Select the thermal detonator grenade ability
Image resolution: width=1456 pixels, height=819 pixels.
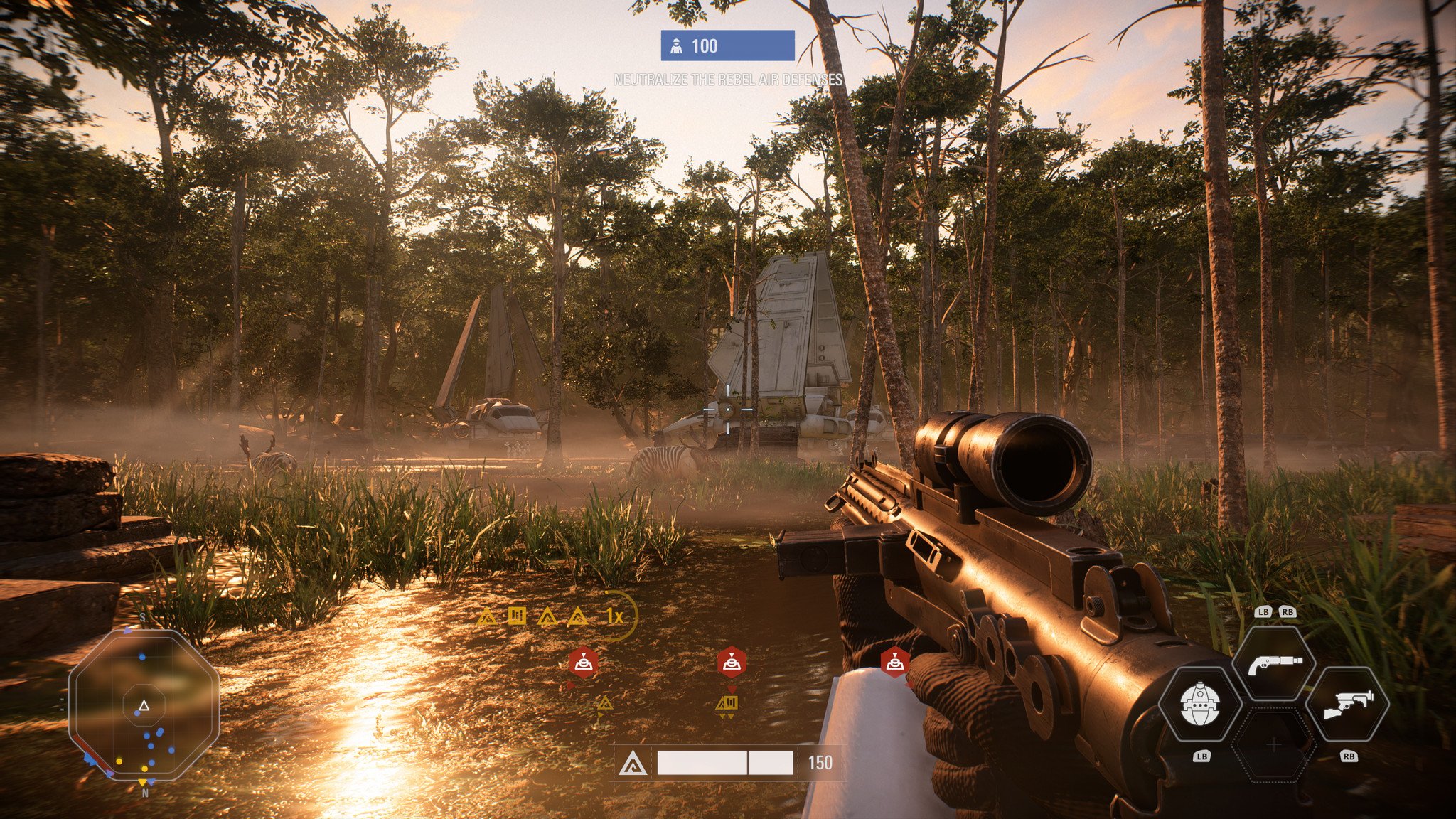click(1200, 705)
